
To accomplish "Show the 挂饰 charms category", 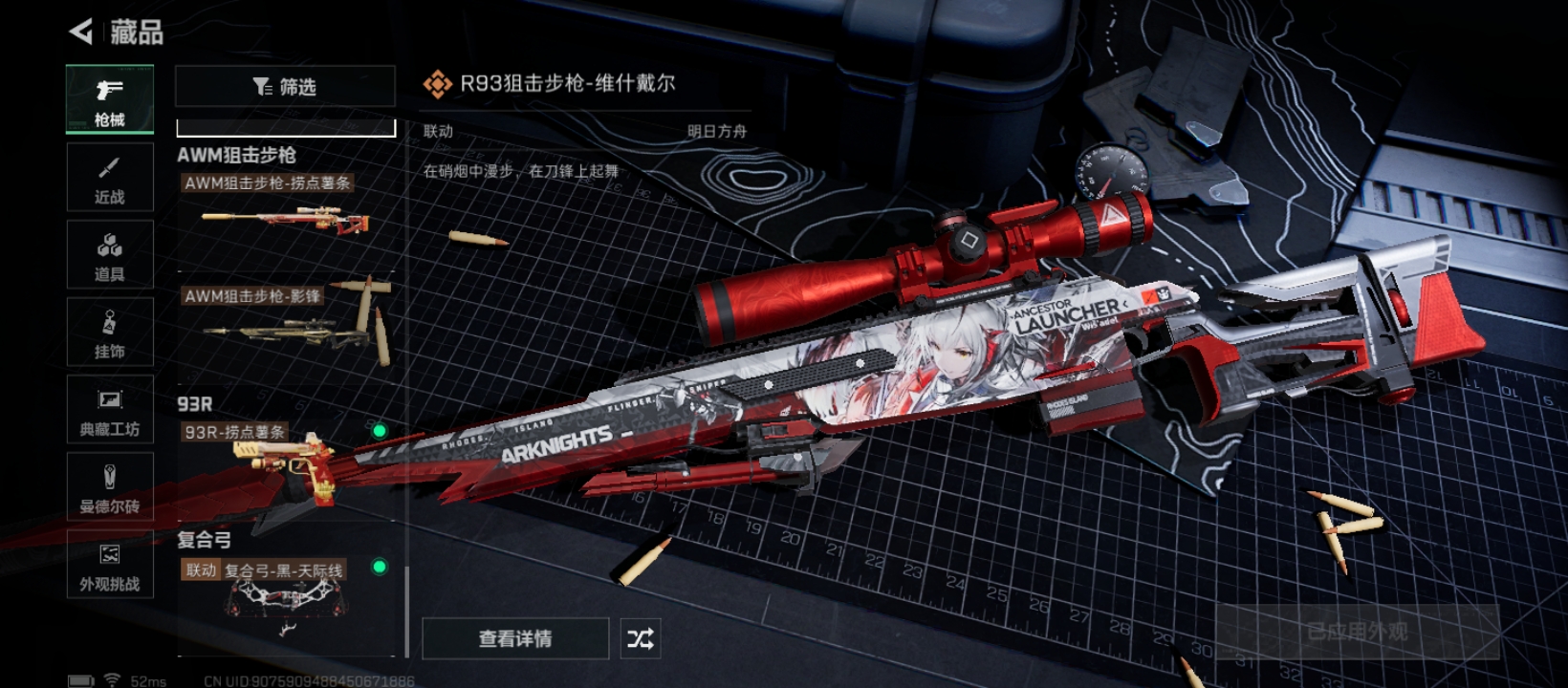I will (110, 333).
